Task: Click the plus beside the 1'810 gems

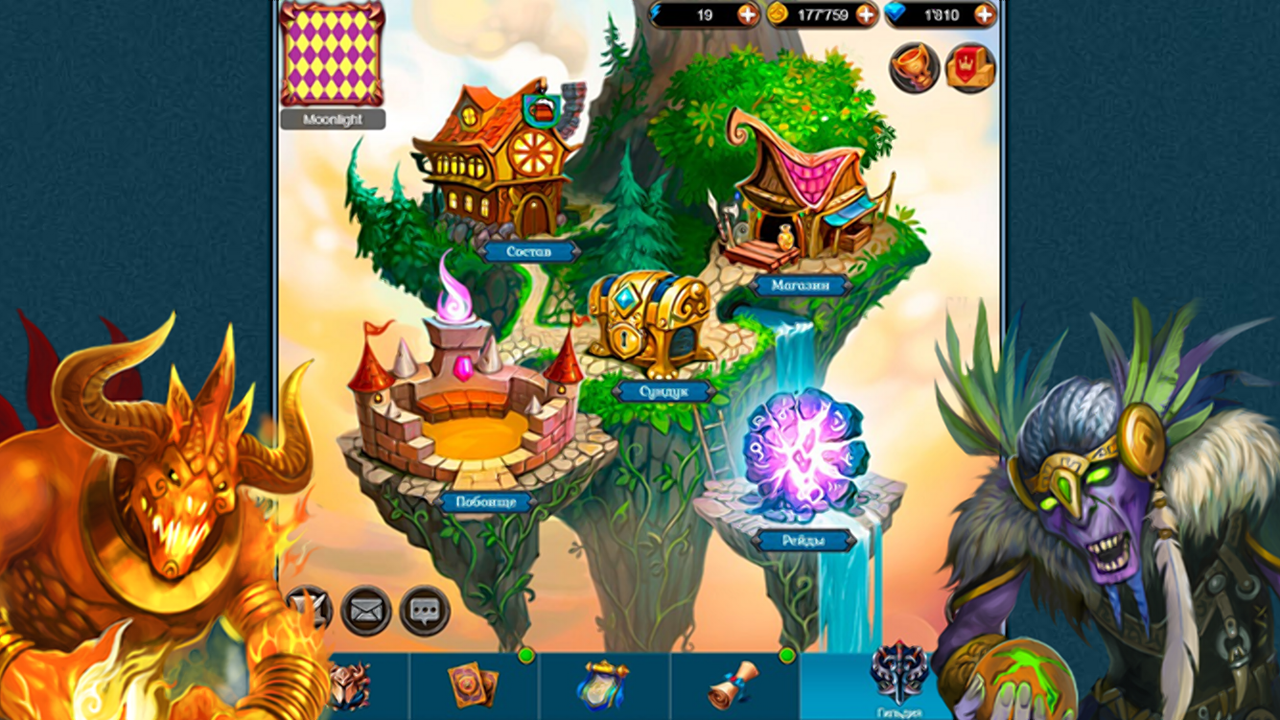Action: click(x=983, y=15)
